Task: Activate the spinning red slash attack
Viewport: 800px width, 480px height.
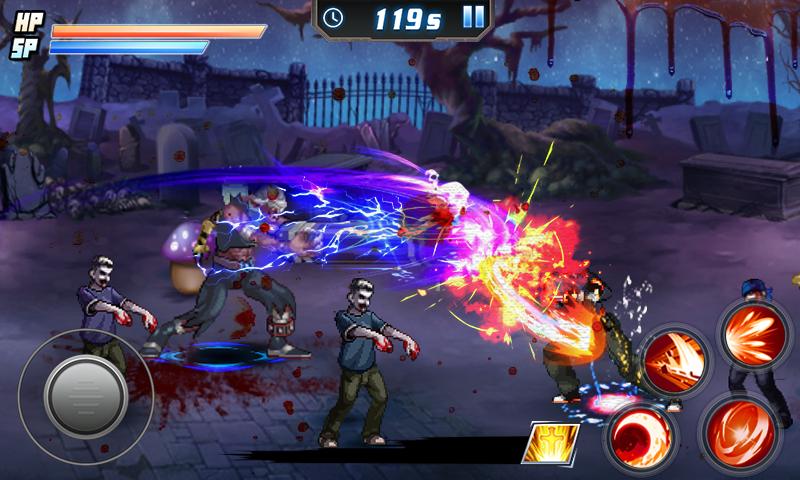Action: [738, 431]
